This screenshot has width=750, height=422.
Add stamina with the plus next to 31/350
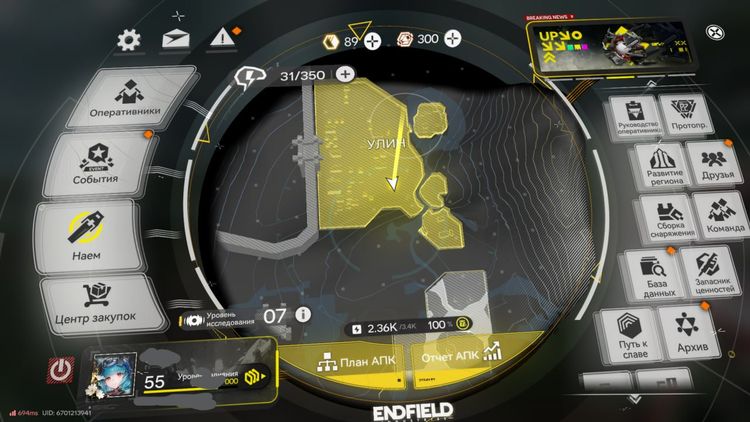click(x=345, y=74)
